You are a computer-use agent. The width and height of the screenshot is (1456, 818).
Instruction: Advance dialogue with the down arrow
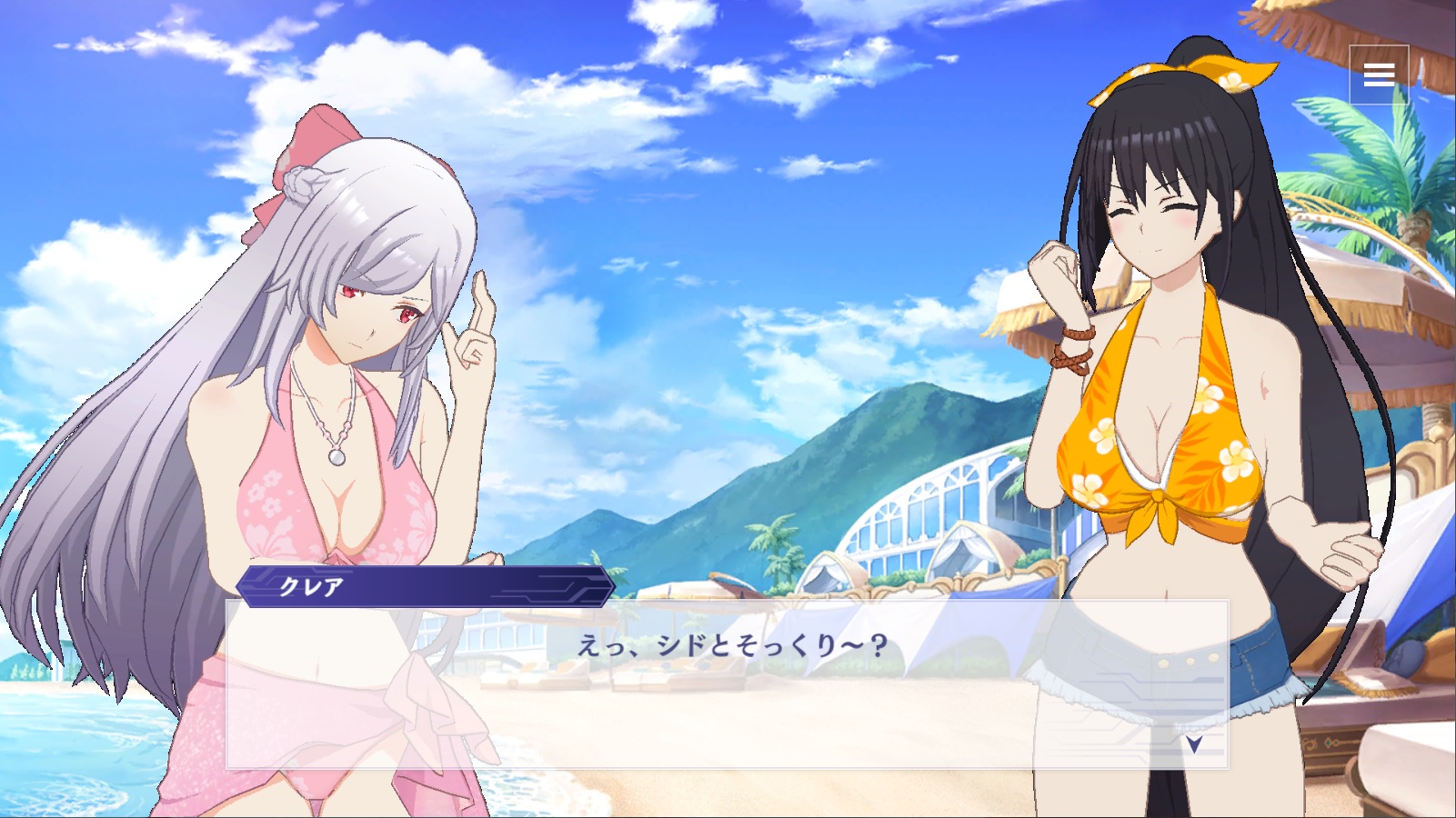tap(1194, 744)
